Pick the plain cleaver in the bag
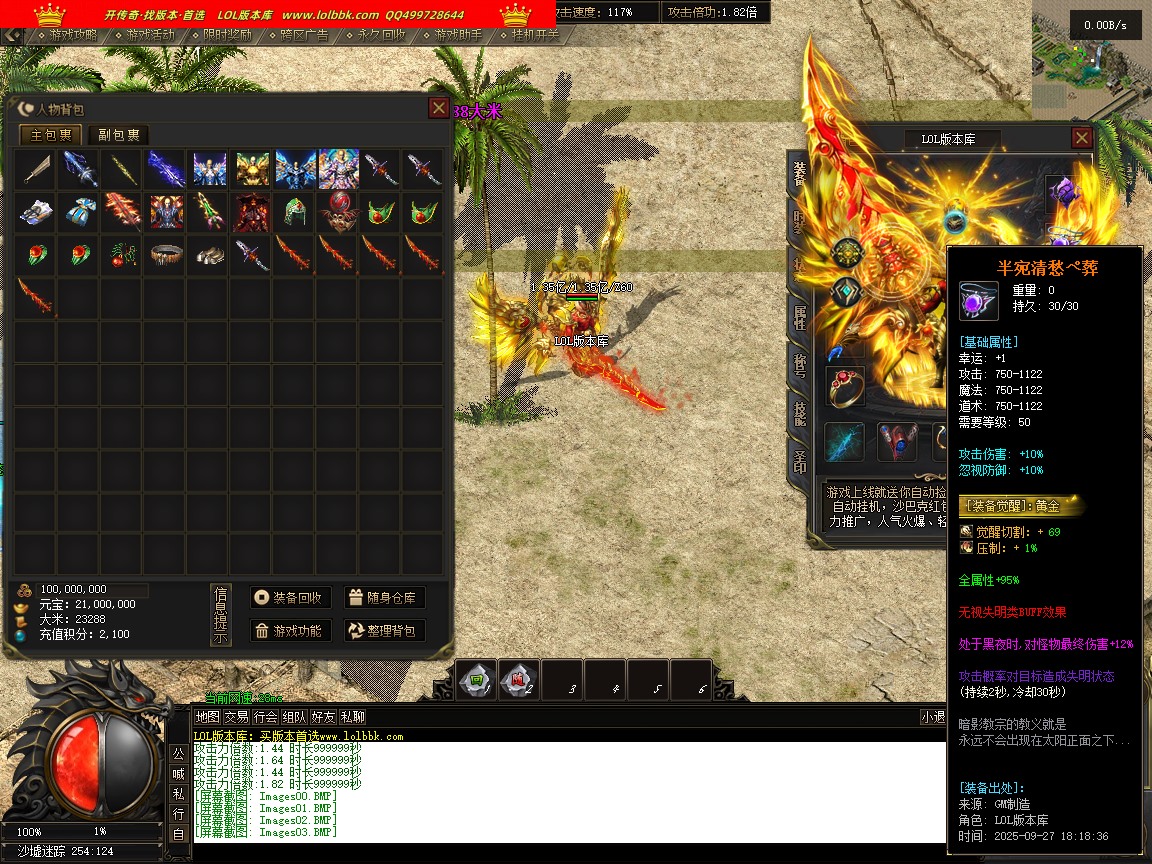Image resolution: width=1152 pixels, height=864 pixels. (x=35, y=170)
